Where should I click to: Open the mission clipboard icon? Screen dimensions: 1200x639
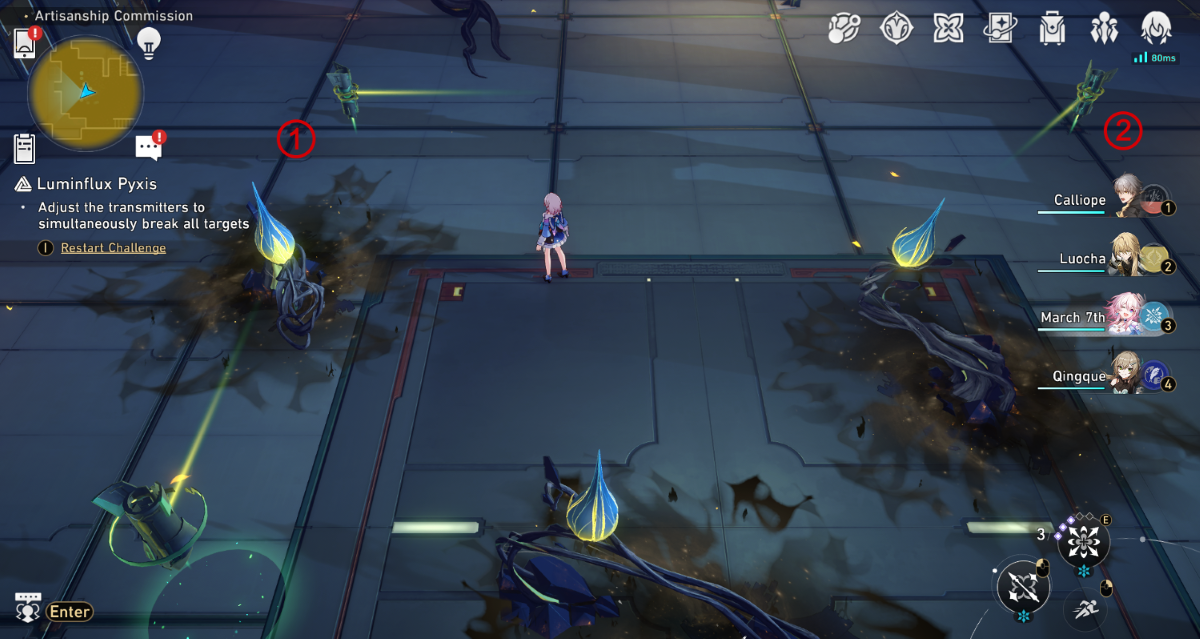25,148
